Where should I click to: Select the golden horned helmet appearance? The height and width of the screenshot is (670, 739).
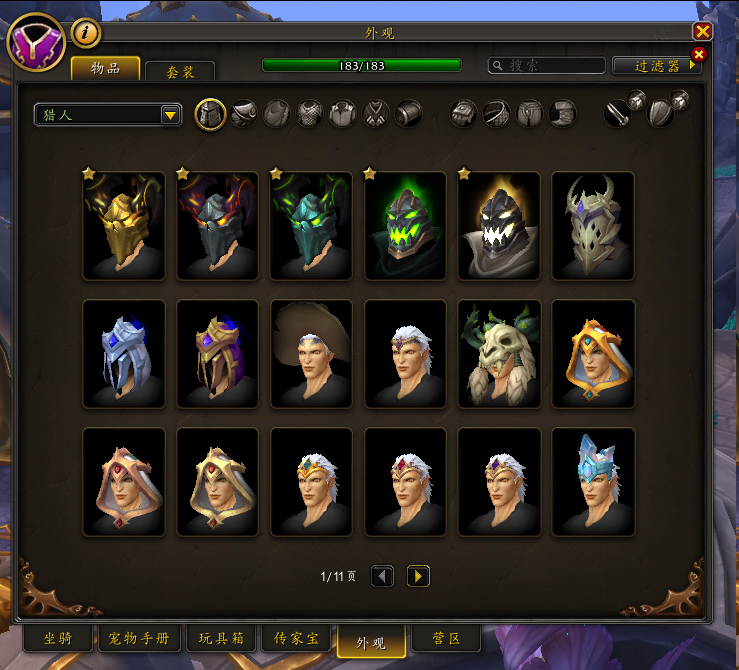(x=124, y=226)
